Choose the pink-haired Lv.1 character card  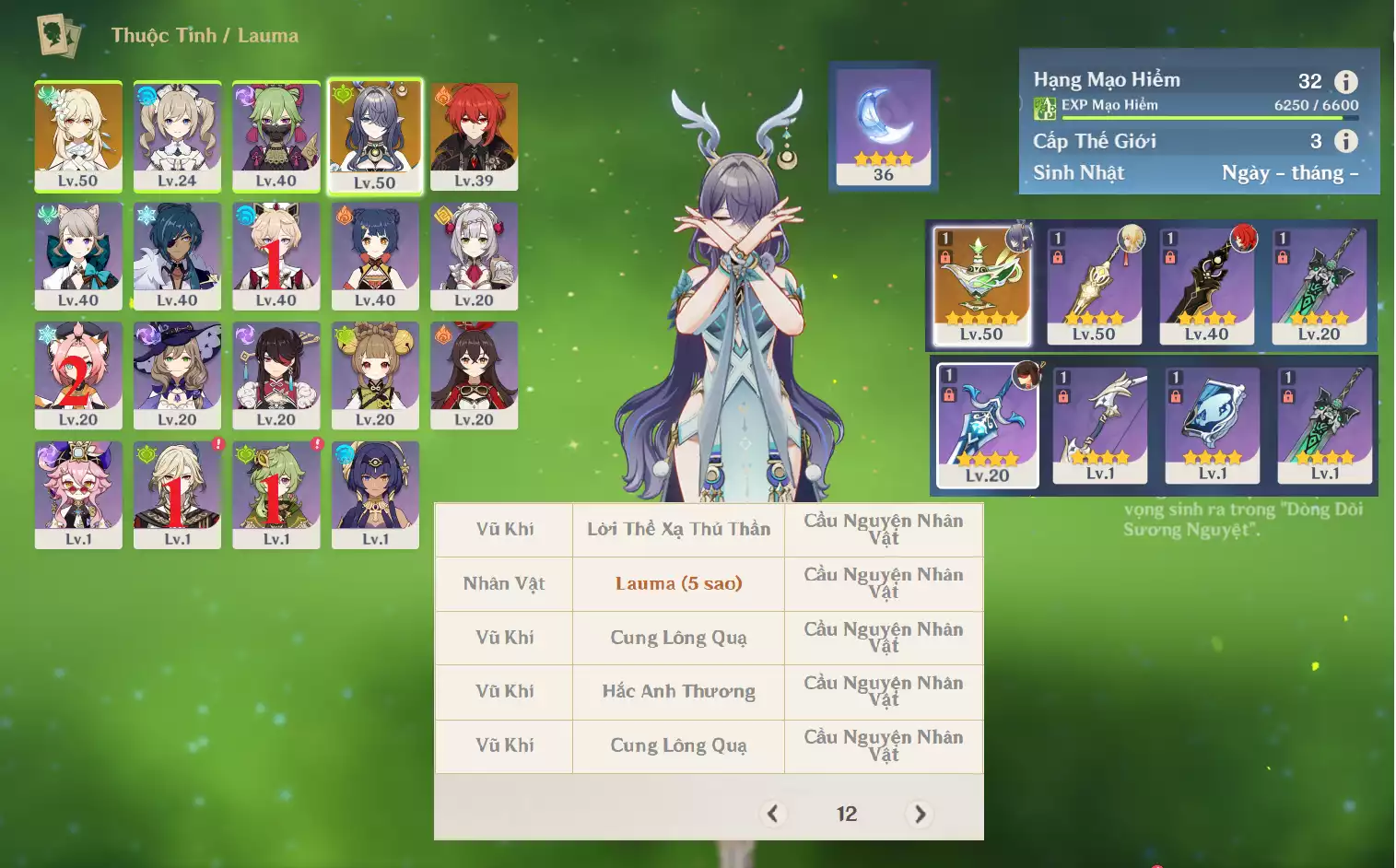click(x=78, y=494)
